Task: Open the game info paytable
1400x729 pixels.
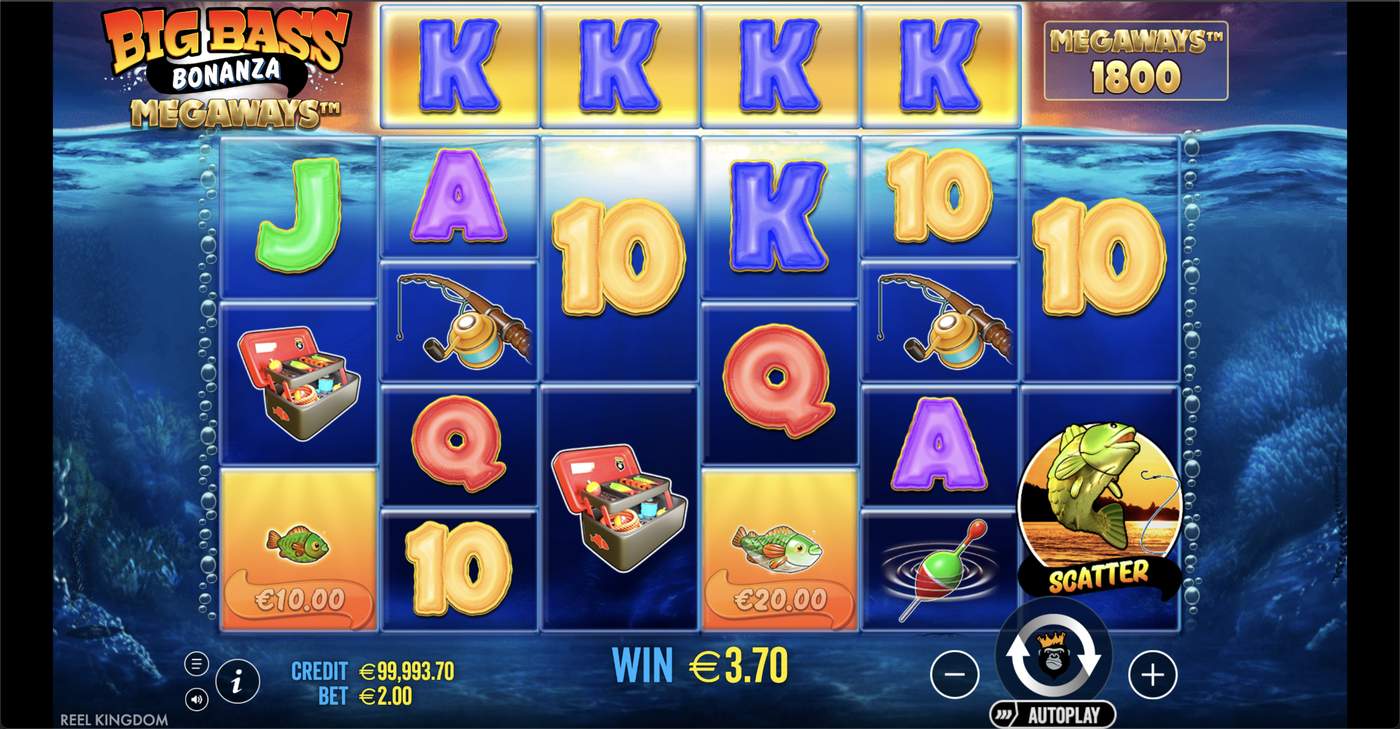Action: click(237, 682)
